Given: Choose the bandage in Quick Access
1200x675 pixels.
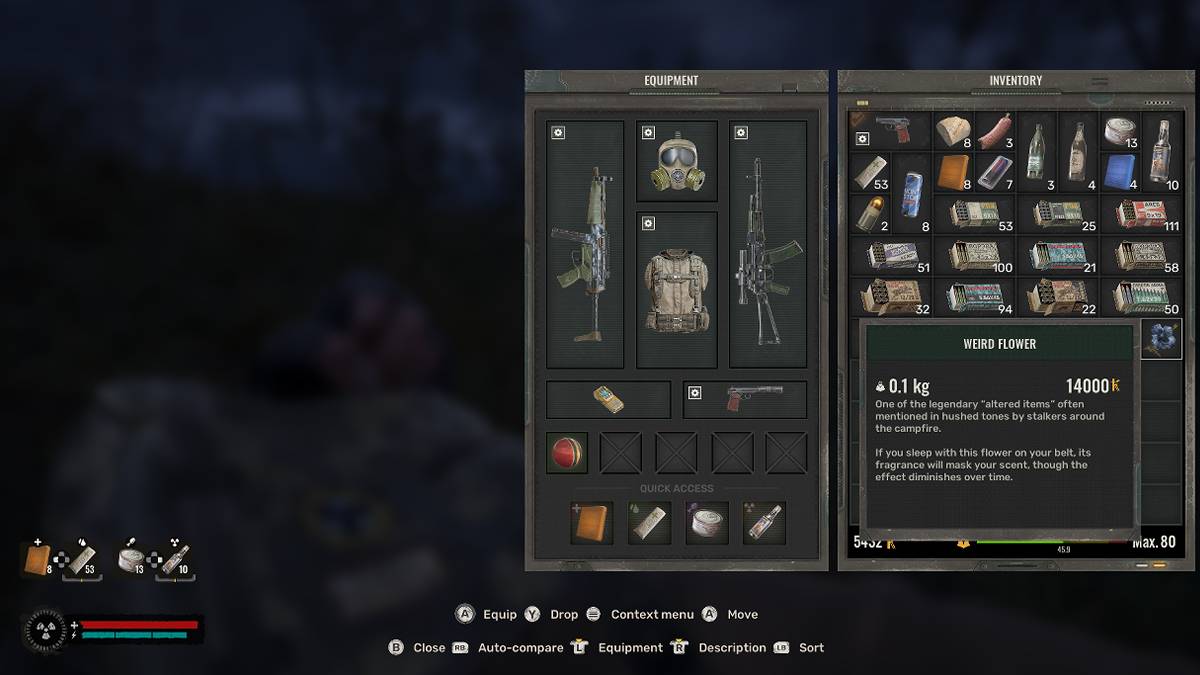Looking at the screenshot, I should pyautogui.click(x=649, y=523).
